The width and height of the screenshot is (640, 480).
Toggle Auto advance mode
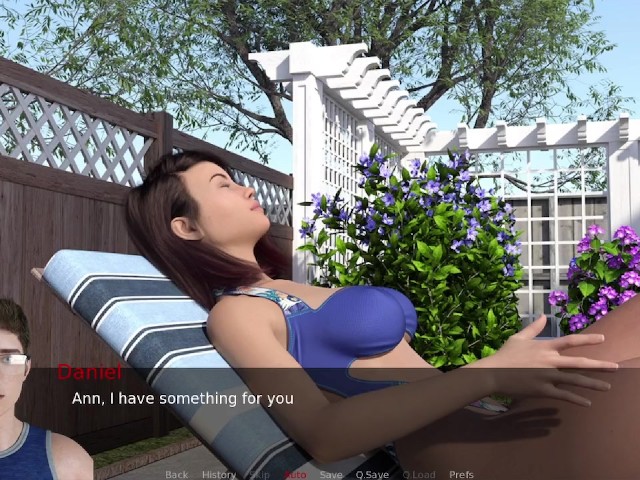tap(295, 474)
